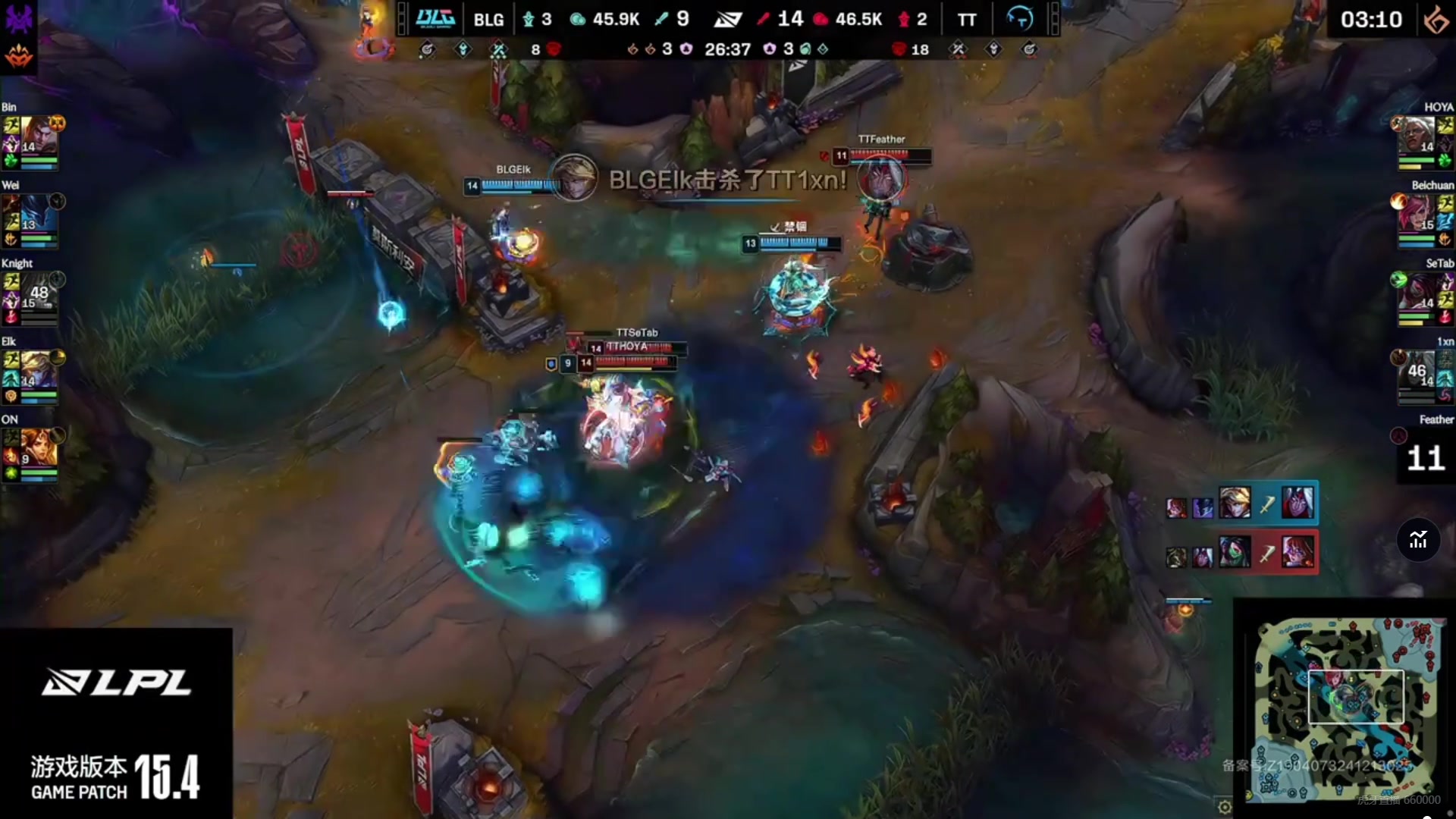The image size is (1456, 819).
Task: Select HOYA's champion portrait
Action: 1417,135
